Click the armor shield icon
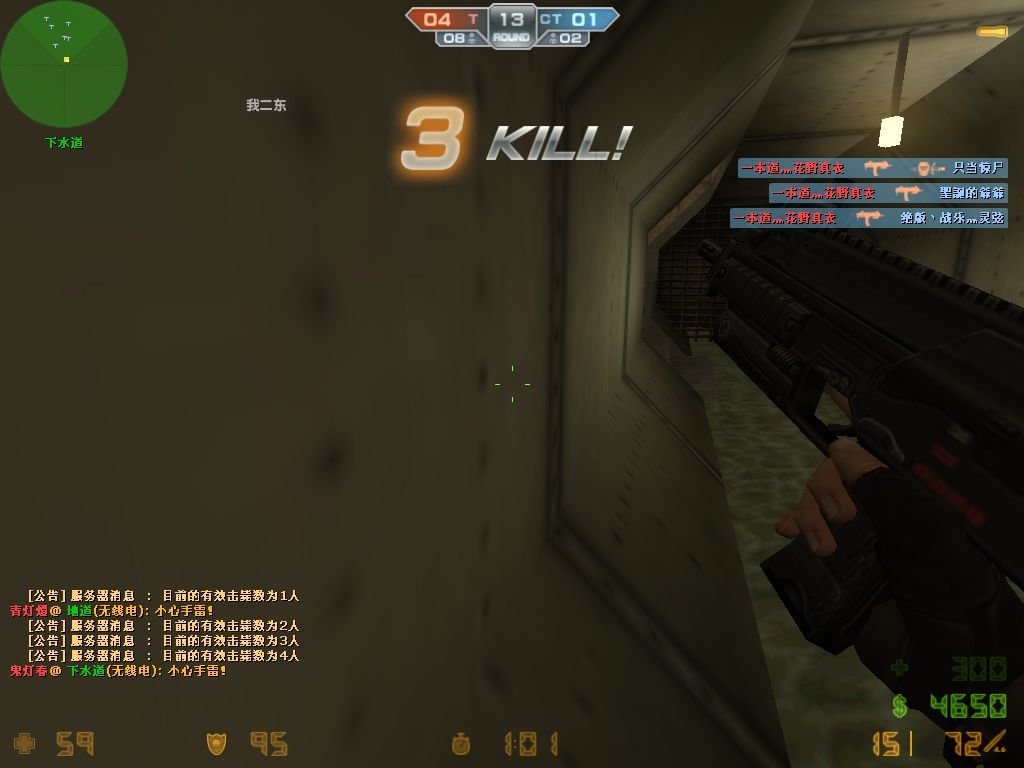This screenshot has height=768, width=1024. 216,744
